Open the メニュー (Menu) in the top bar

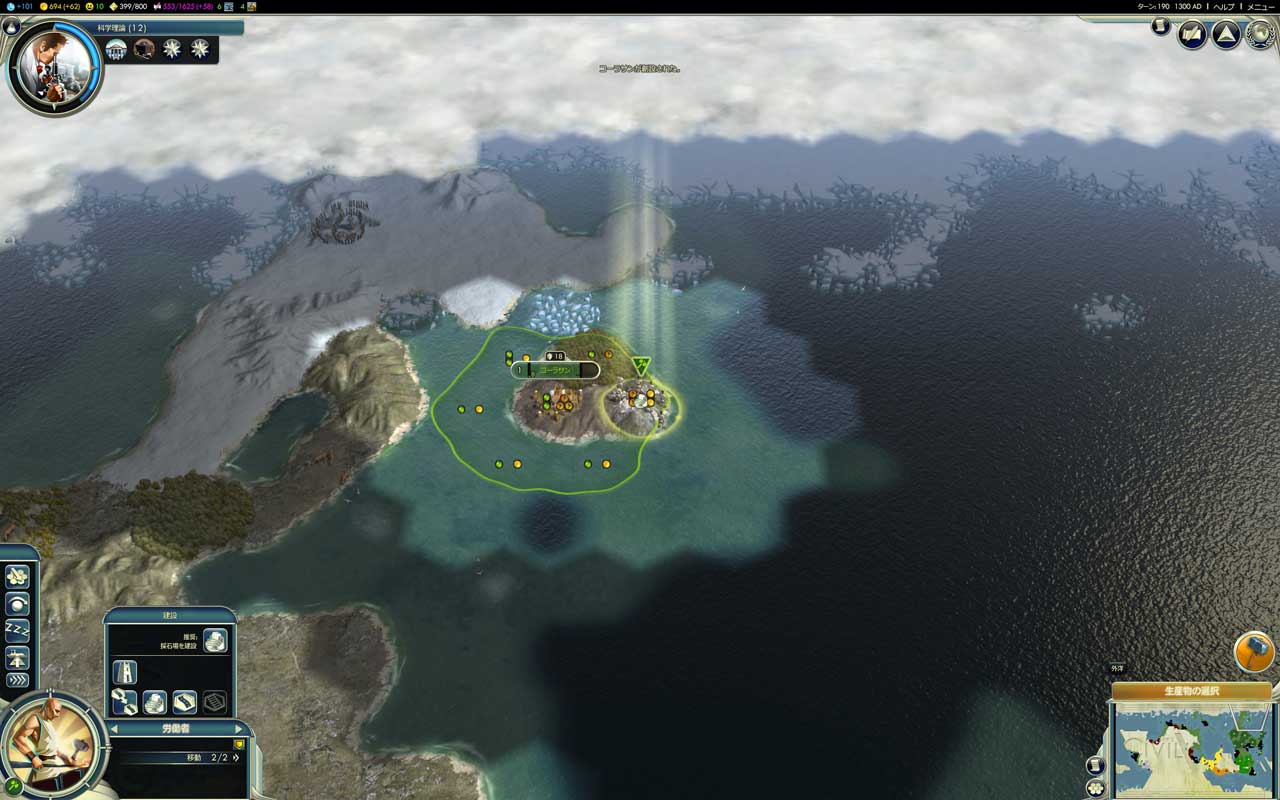(x=1260, y=6)
